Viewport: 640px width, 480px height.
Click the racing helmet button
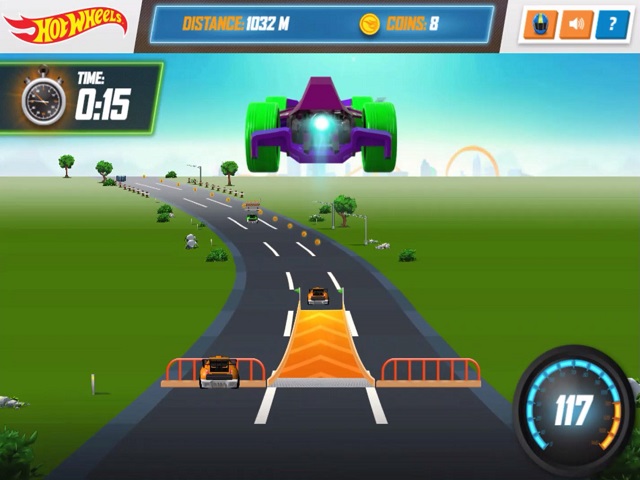click(x=538, y=25)
